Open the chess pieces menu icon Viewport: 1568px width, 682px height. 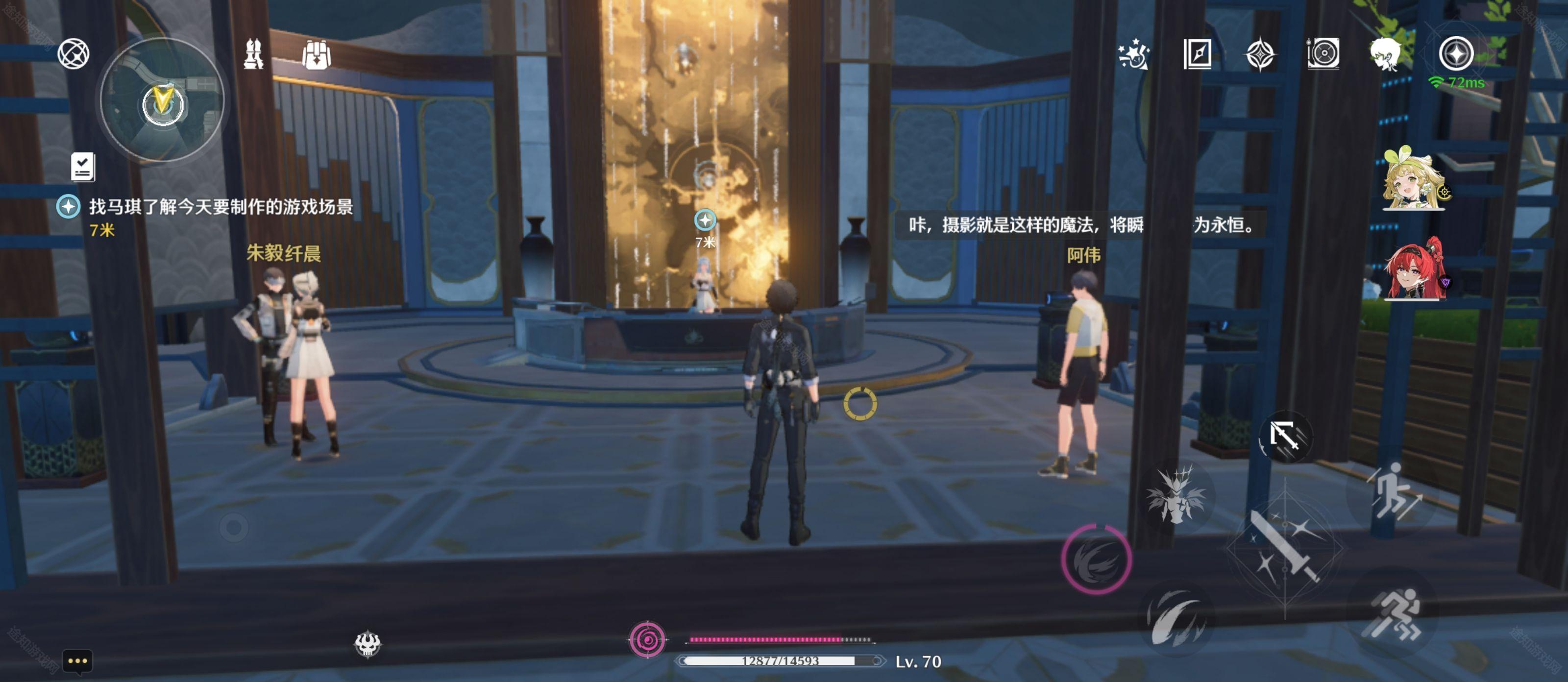(x=253, y=55)
